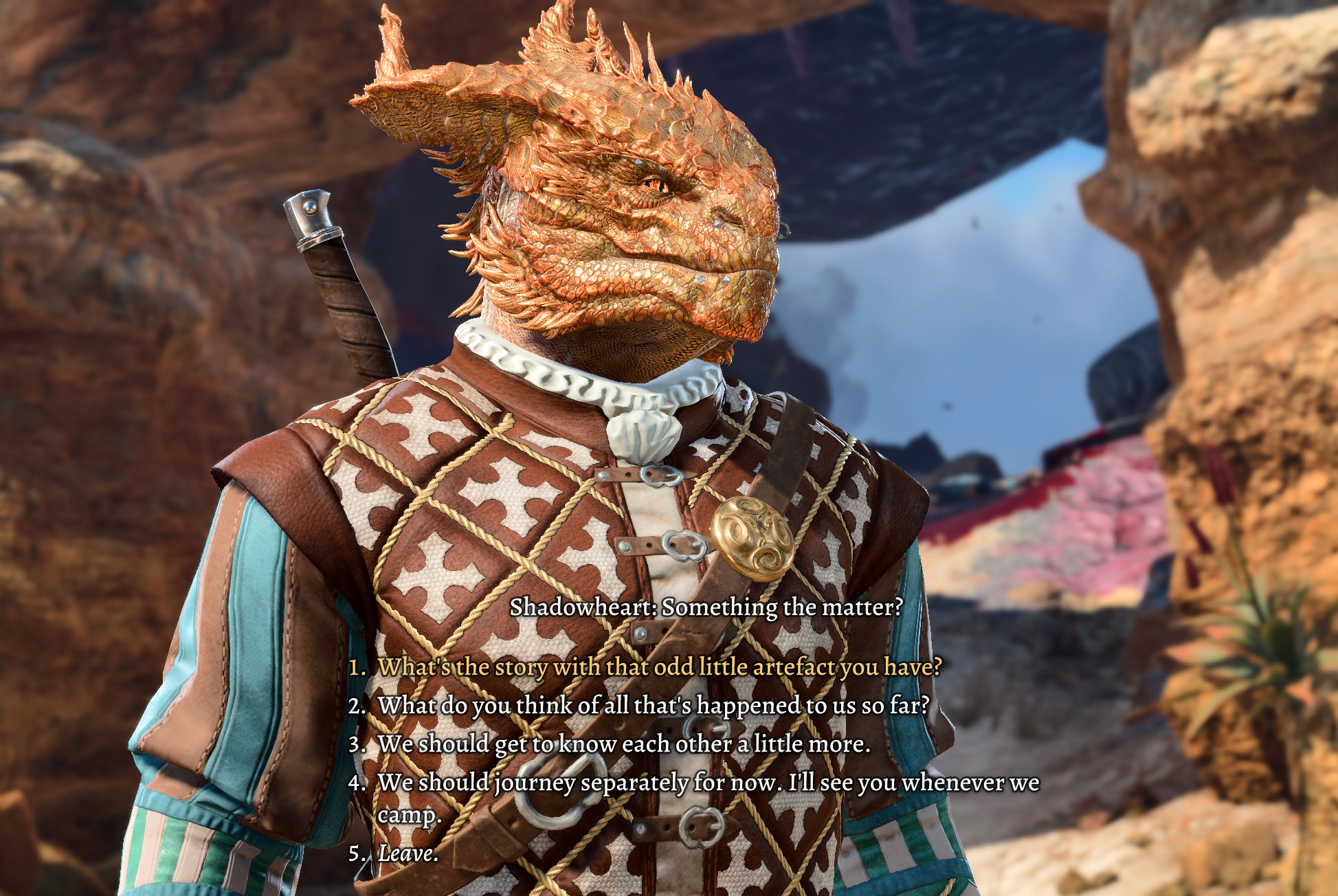This screenshot has height=896, width=1338.
Task: Choose Leave to end the conversation
Action: tap(408, 853)
